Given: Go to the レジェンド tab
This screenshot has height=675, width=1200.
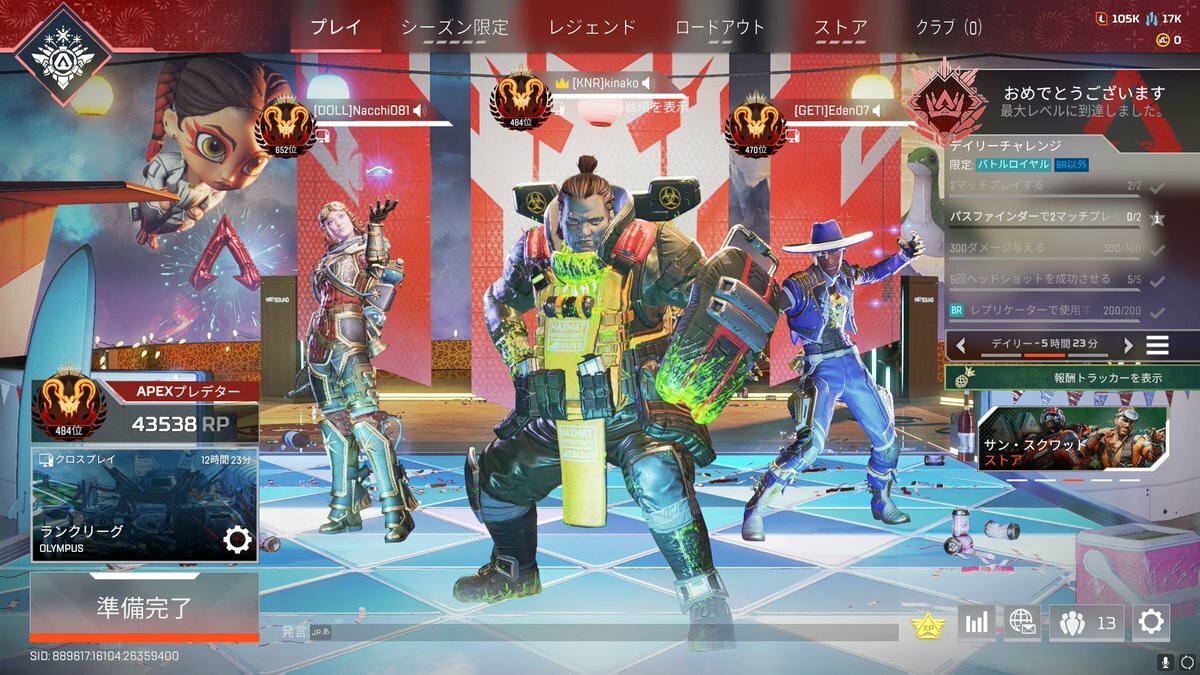Looking at the screenshot, I should (x=592, y=28).
